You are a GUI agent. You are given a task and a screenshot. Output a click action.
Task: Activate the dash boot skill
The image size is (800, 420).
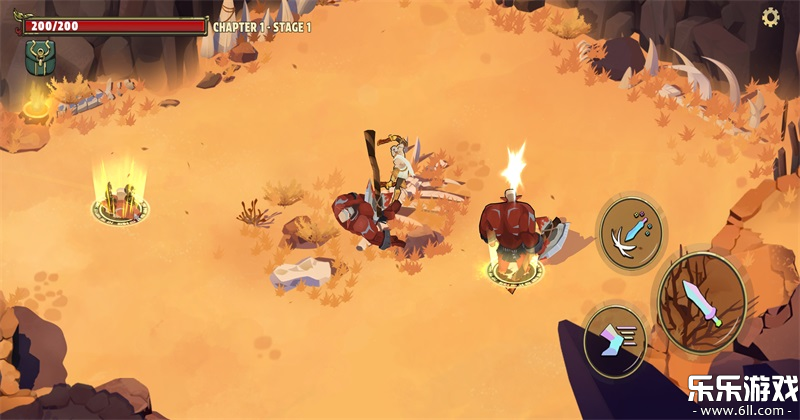(614, 340)
